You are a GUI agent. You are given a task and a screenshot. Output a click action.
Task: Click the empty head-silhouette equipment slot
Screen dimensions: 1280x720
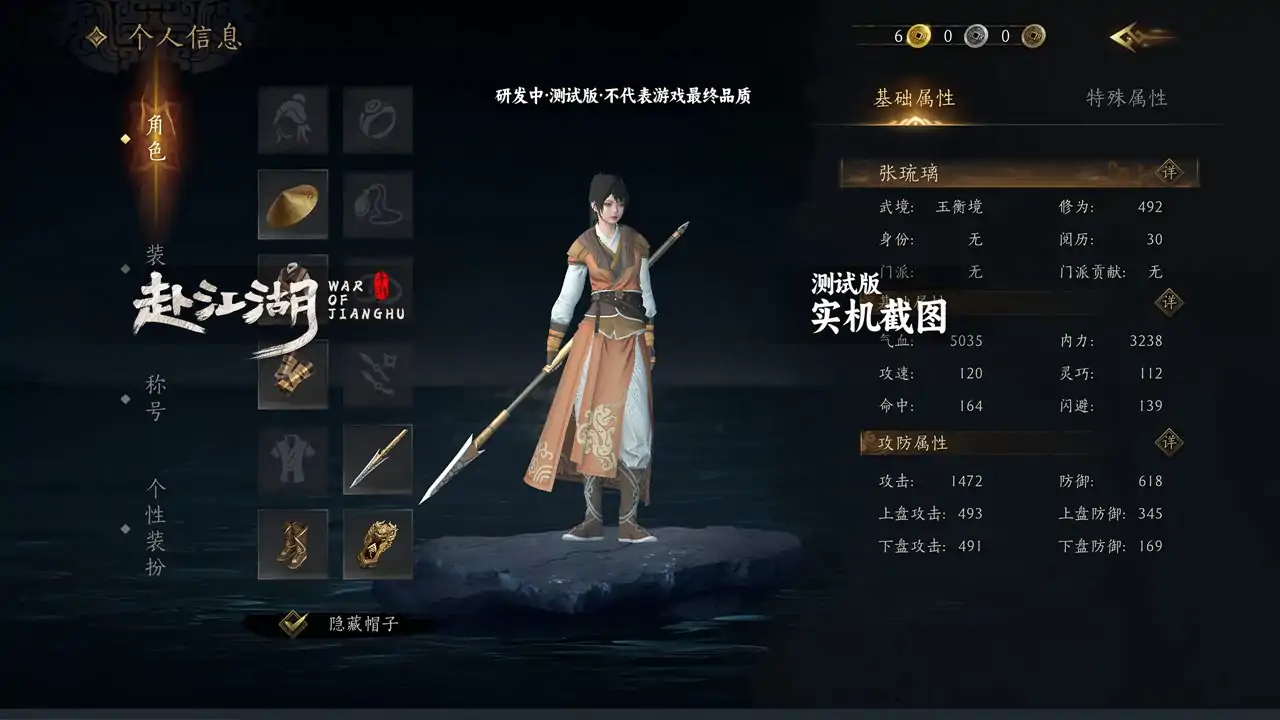click(293, 119)
